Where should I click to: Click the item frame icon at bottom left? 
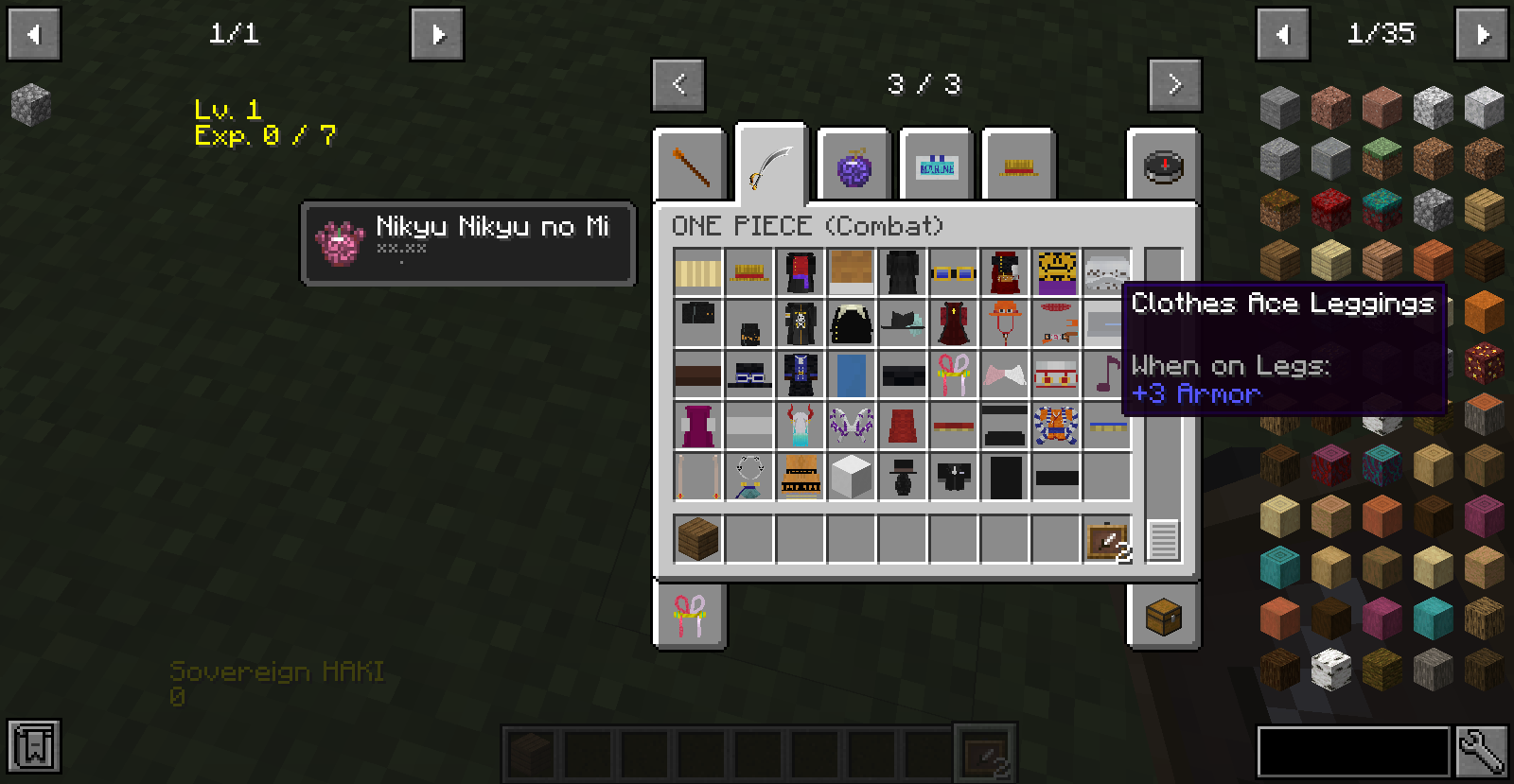[x=34, y=747]
